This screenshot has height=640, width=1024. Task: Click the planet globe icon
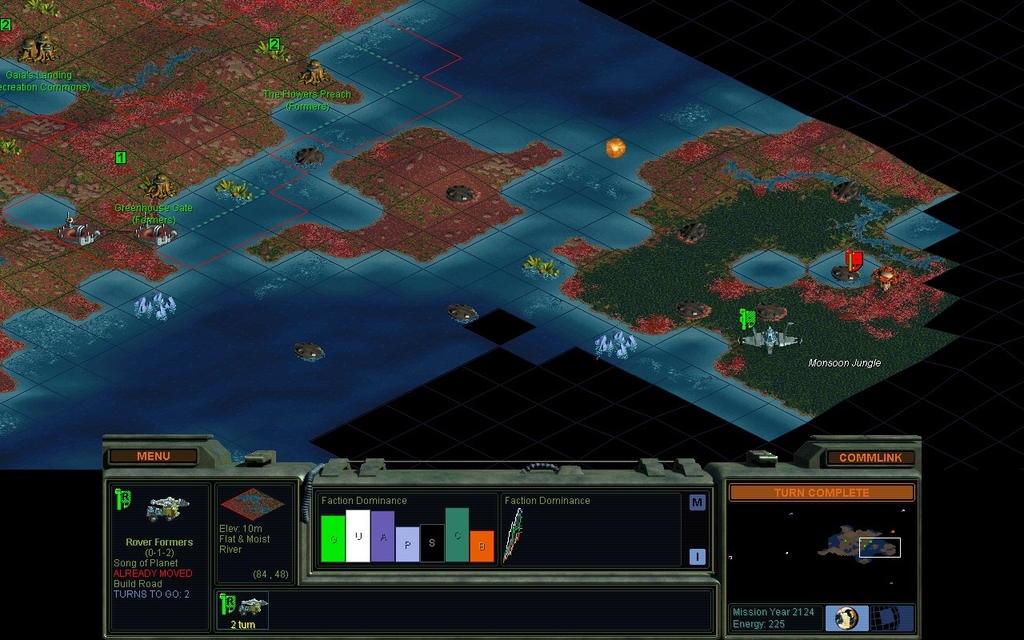847,617
